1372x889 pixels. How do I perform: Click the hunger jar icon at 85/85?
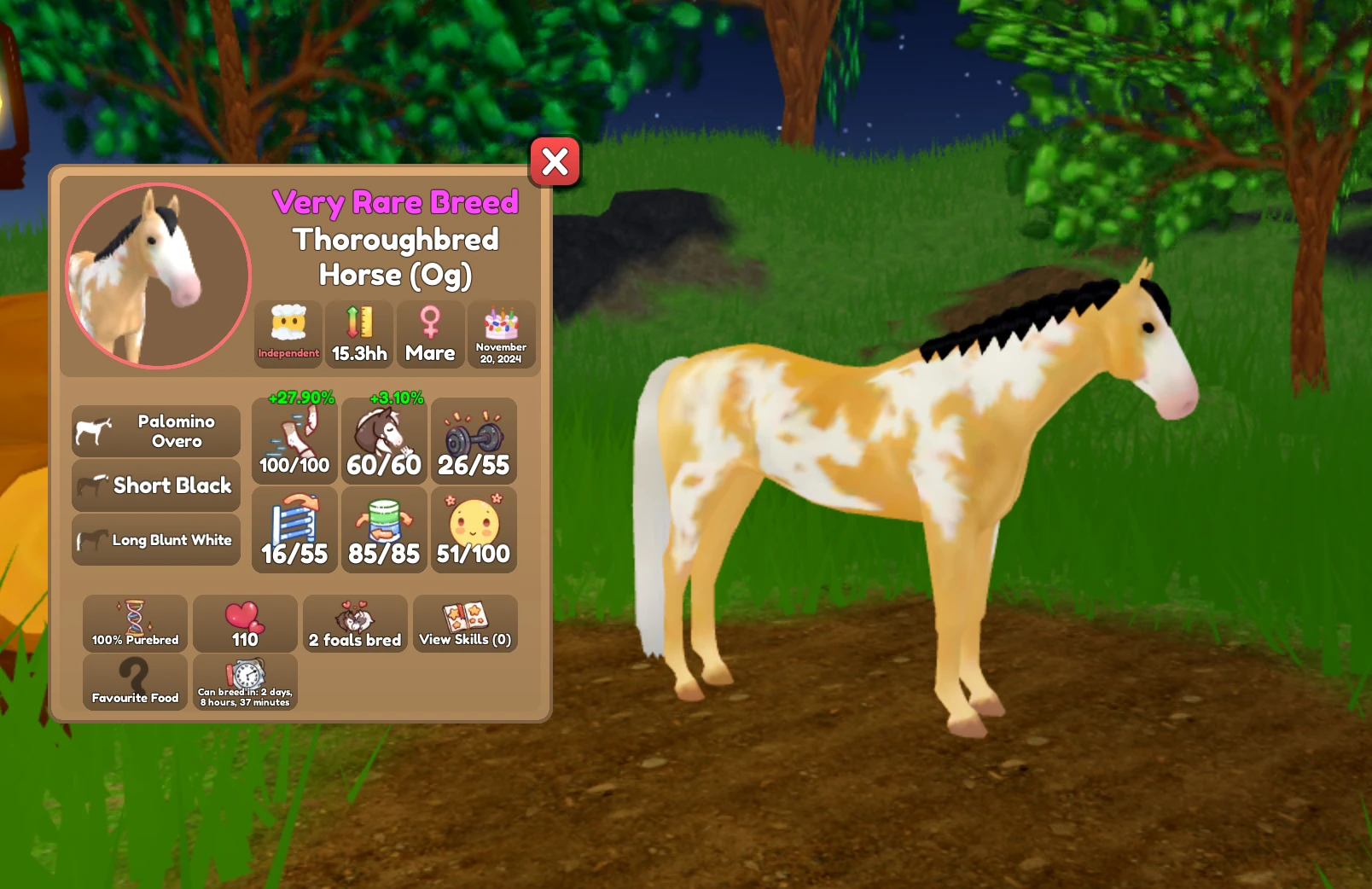click(x=383, y=529)
